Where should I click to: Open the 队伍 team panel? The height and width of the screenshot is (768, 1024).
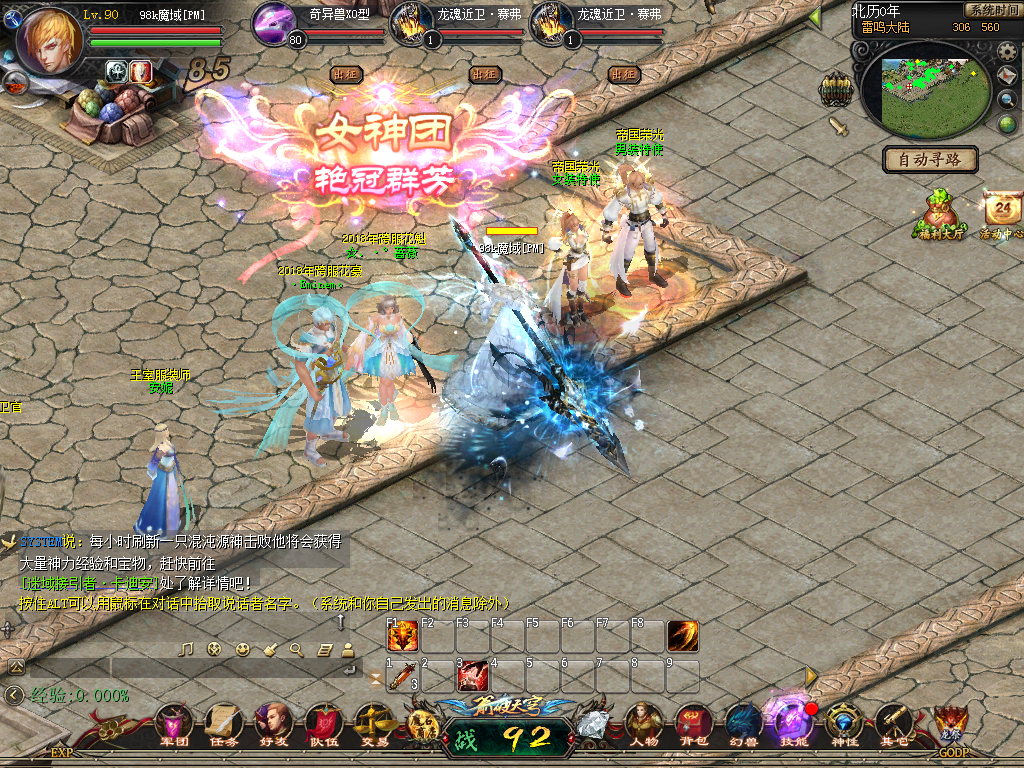pos(323,722)
